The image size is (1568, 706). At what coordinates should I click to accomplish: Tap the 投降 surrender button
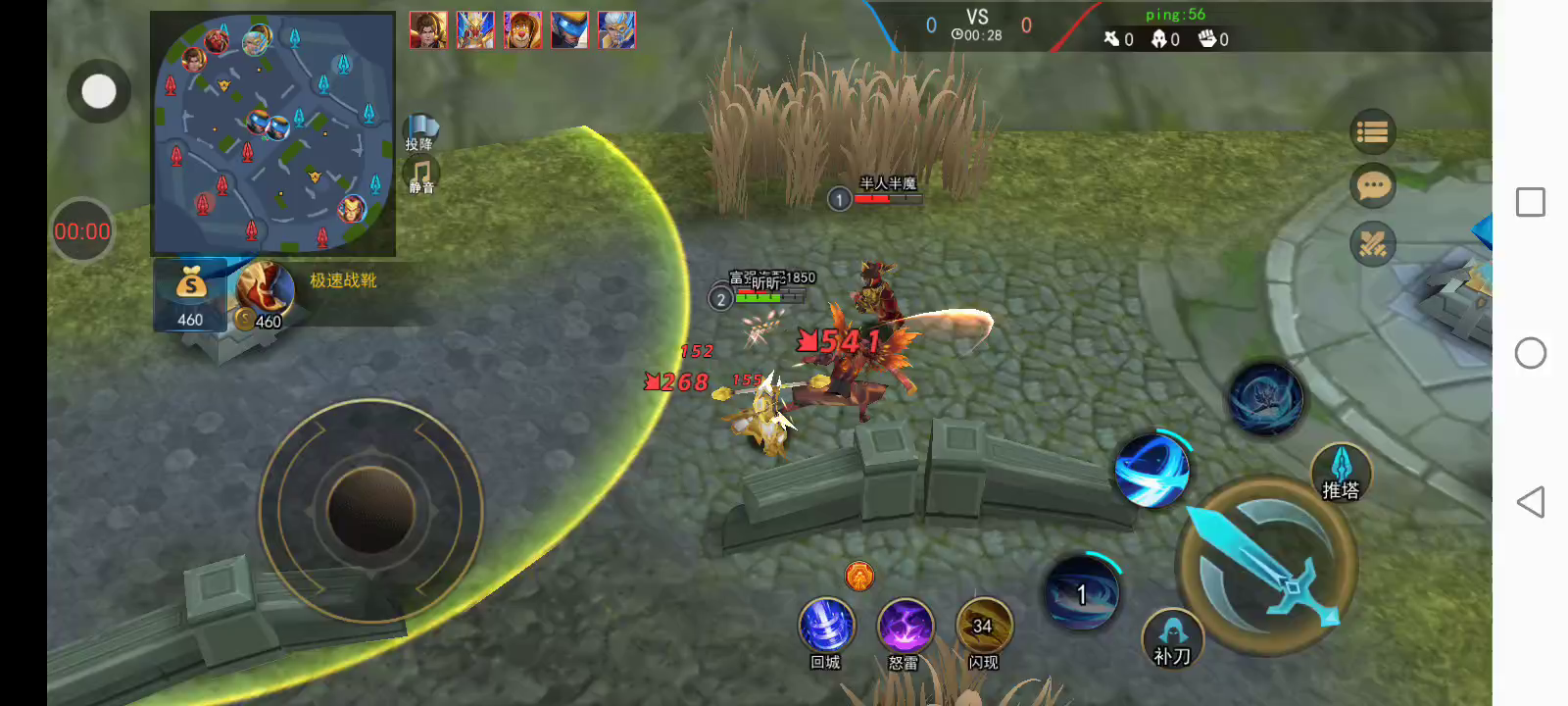(x=420, y=130)
